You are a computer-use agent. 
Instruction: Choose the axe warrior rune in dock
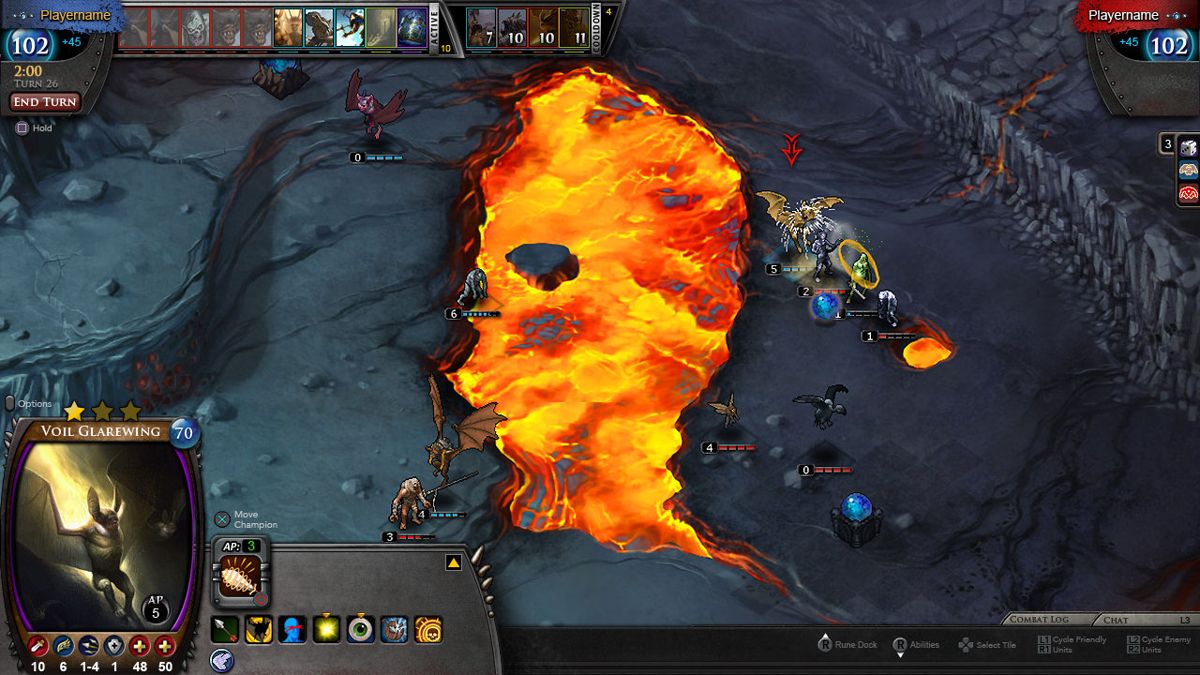coord(350,28)
